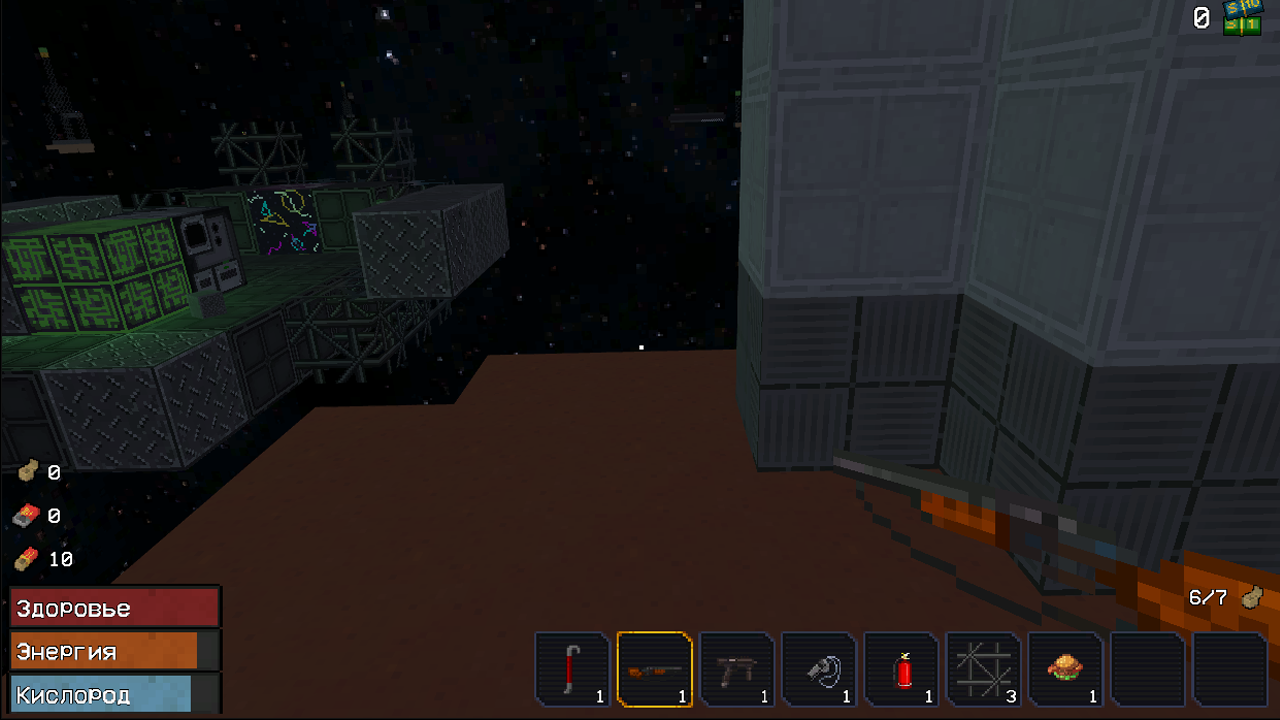The width and height of the screenshot is (1280, 720).
Task: Click the Энергия energy bar
Action: [113, 651]
